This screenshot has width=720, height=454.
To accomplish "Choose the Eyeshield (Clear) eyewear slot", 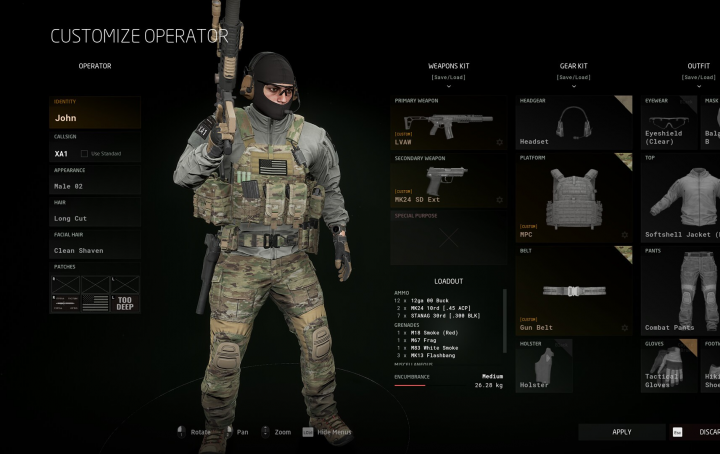I will pos(668,122).
